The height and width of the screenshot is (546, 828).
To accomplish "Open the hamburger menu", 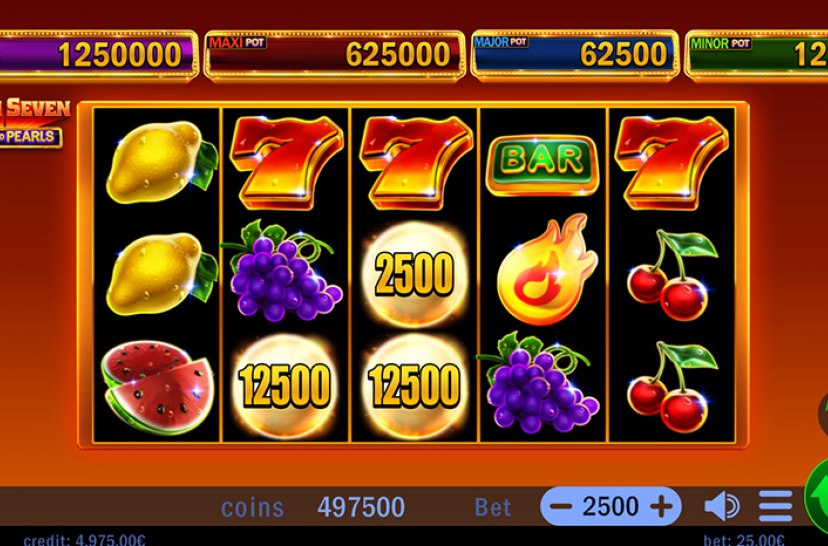I will click(x=775, y=507).
